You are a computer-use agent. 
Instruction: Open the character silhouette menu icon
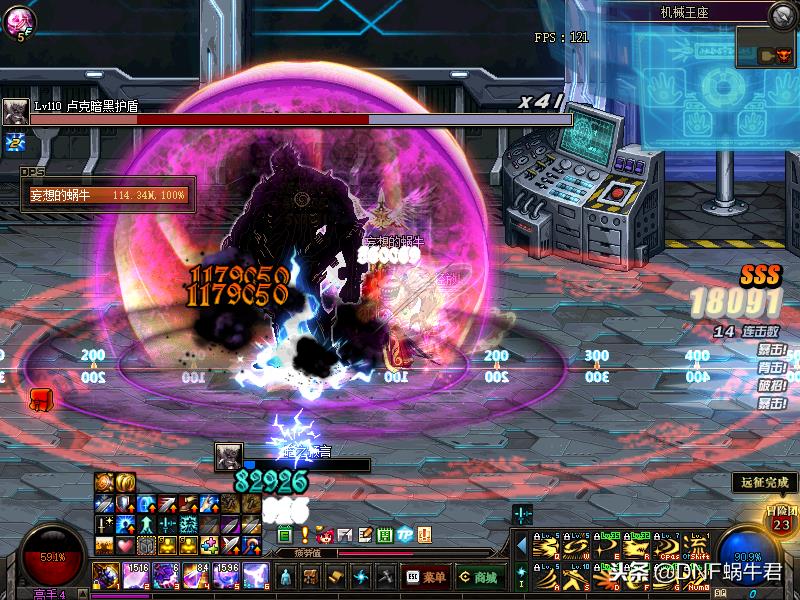click(286, 577)
